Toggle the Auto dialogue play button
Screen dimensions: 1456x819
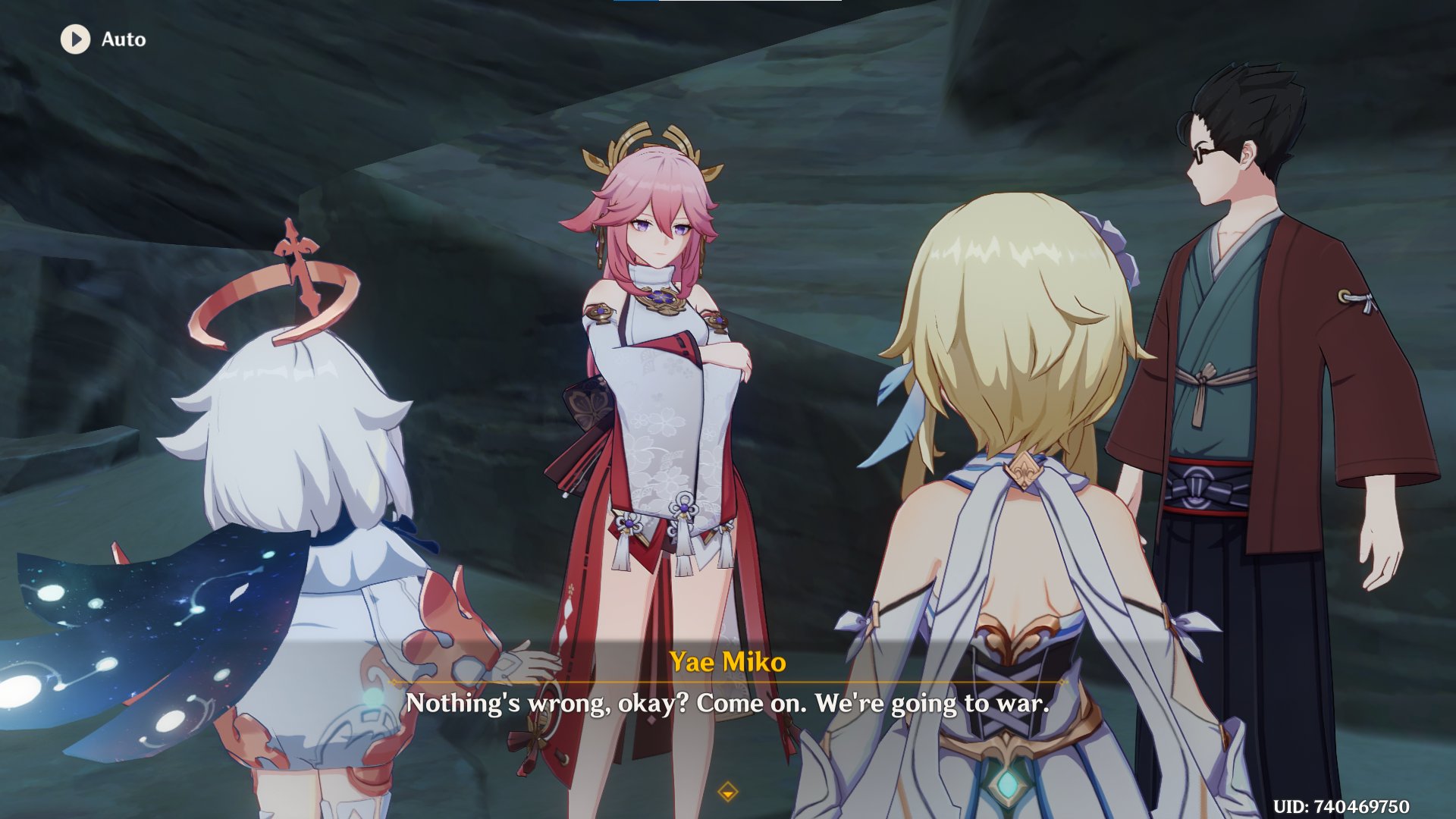coord(76,39)
